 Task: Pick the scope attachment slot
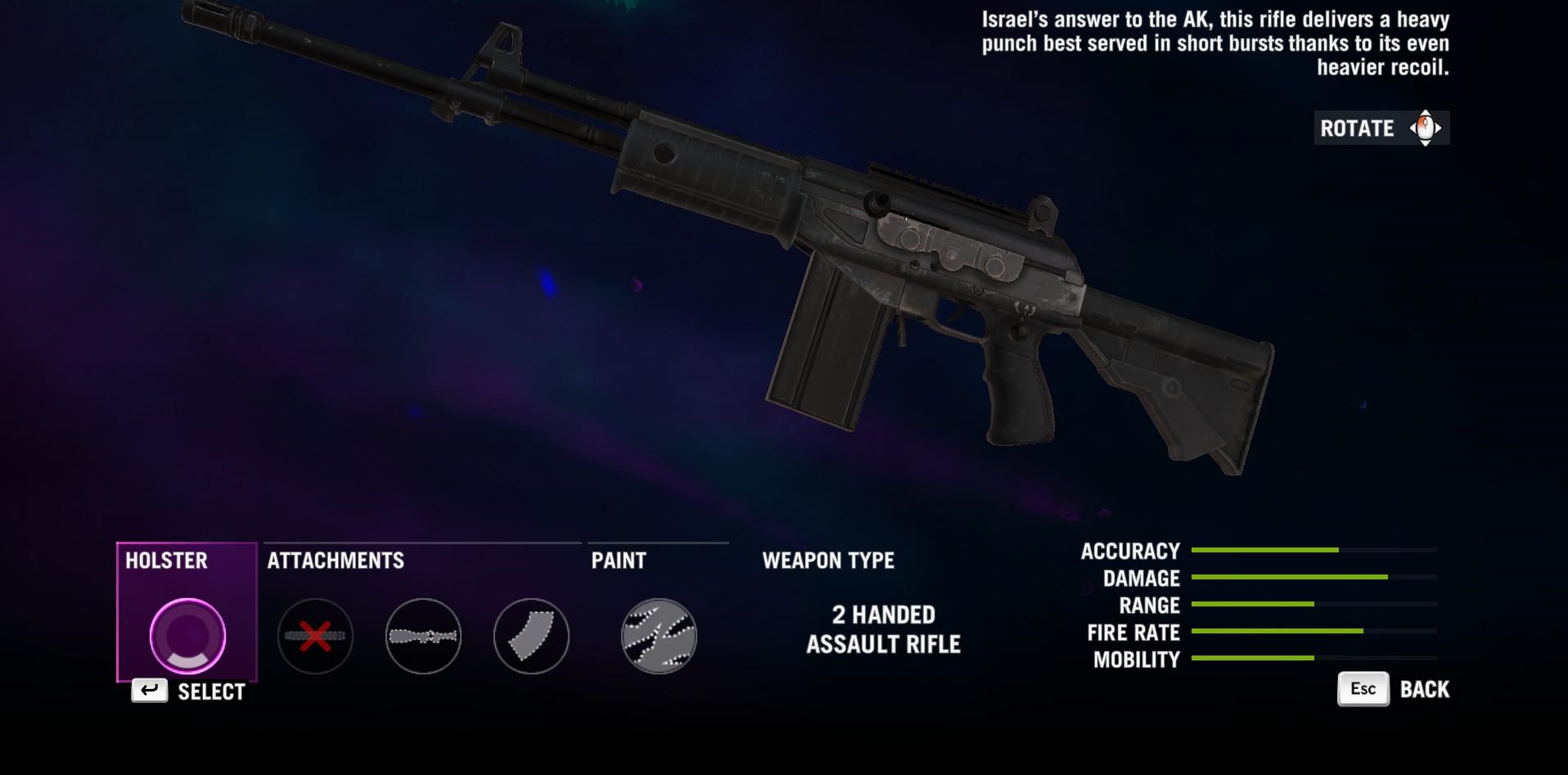[x=423, y=636]
